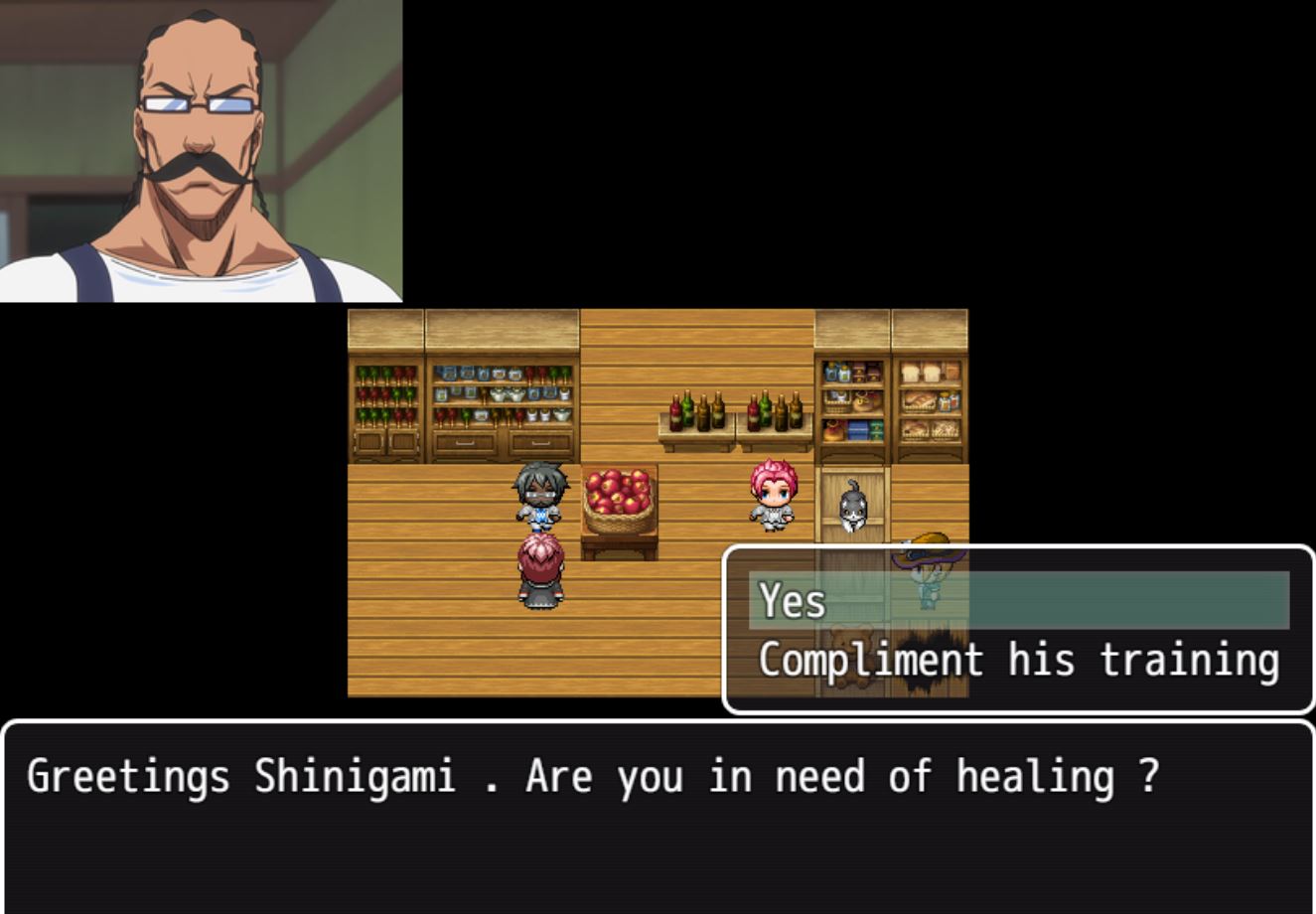Viewport: 1316px width, 914px height.
Task: Choose the "Yes" dialogue reply
Action: click(x=1018, y=601)
